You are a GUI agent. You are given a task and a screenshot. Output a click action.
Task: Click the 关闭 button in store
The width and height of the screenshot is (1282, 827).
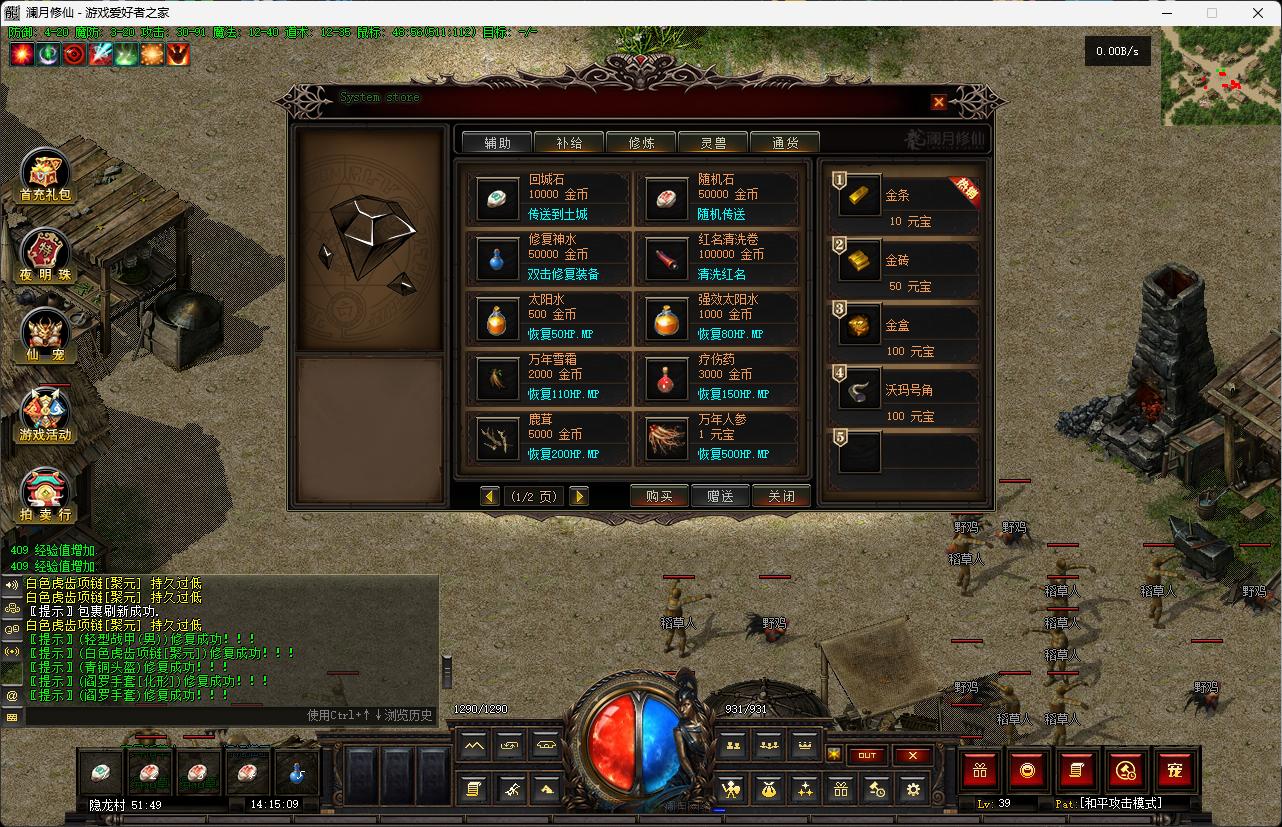781,496
